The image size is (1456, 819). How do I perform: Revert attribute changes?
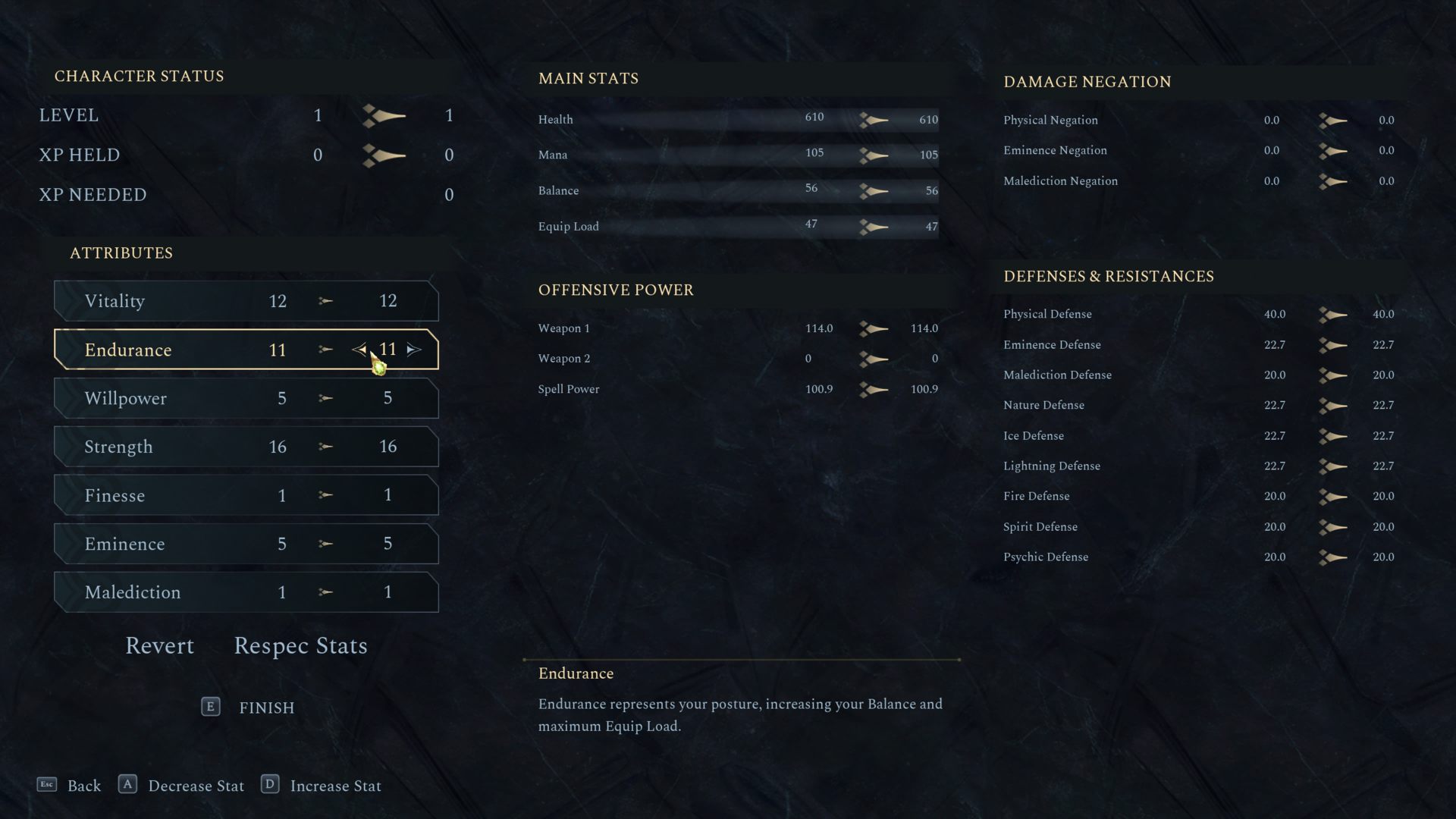pos(159,645)
